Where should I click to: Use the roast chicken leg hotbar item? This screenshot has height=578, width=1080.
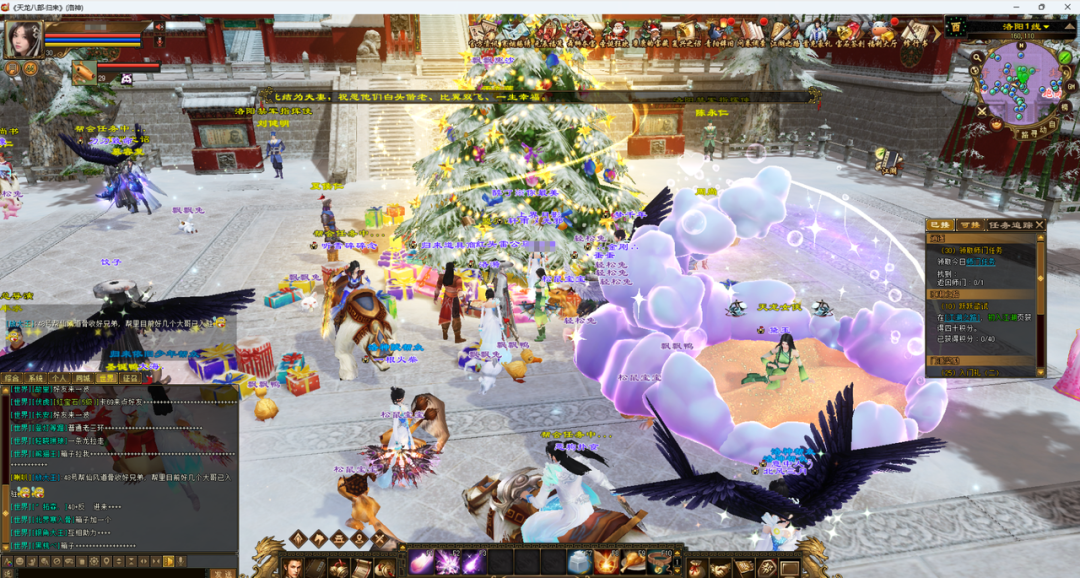634,562
